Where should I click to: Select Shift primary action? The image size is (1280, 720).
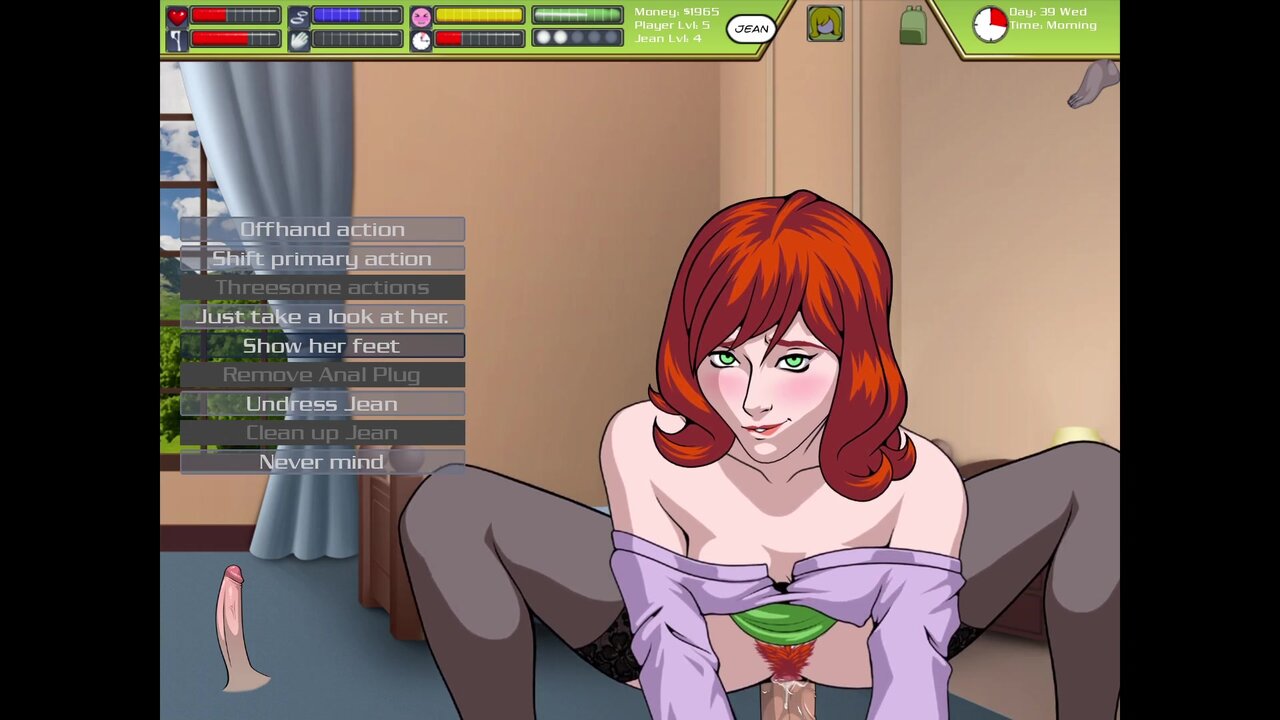point(322,258)
